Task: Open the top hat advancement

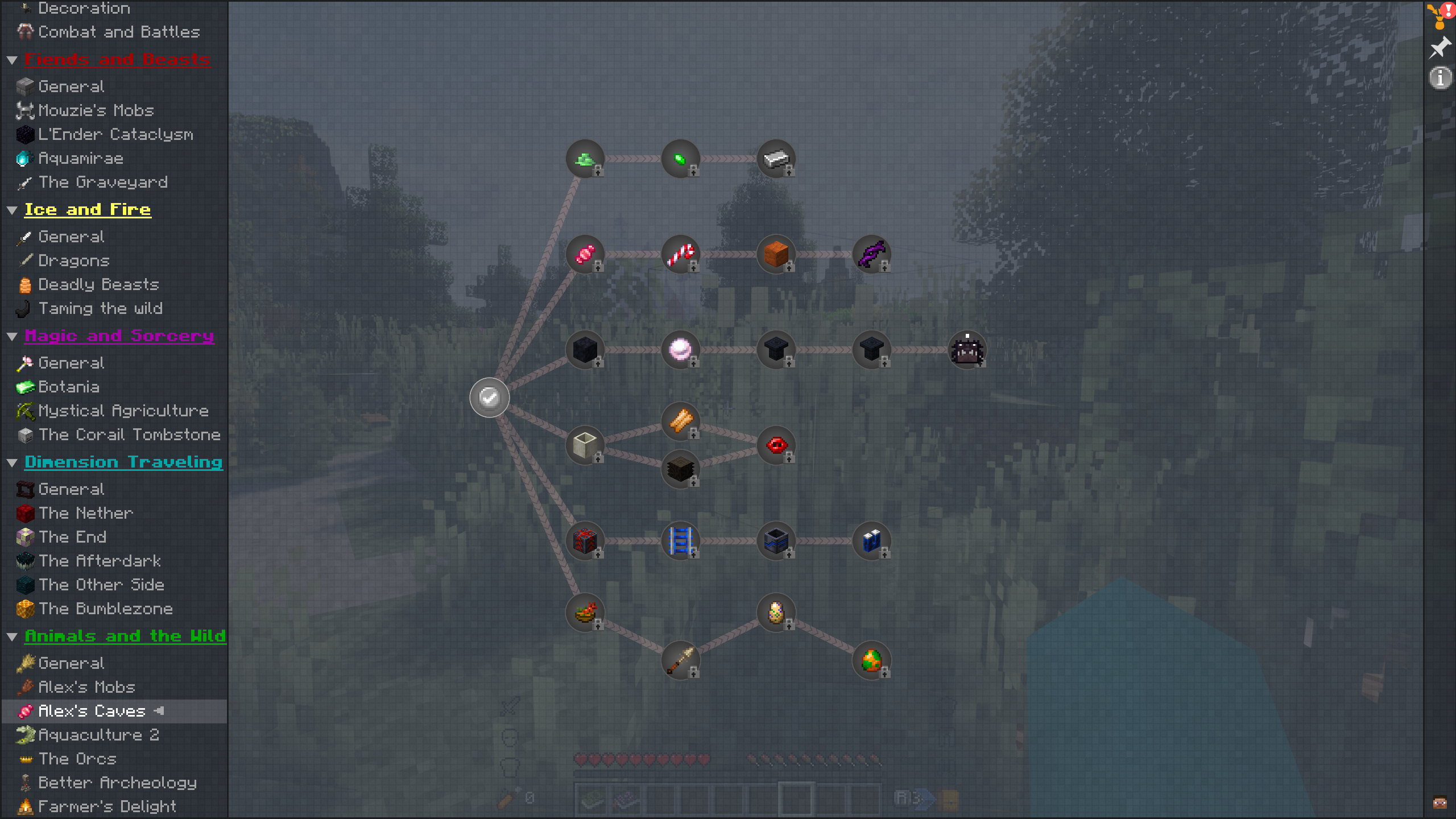Action: tap(776, 350)
